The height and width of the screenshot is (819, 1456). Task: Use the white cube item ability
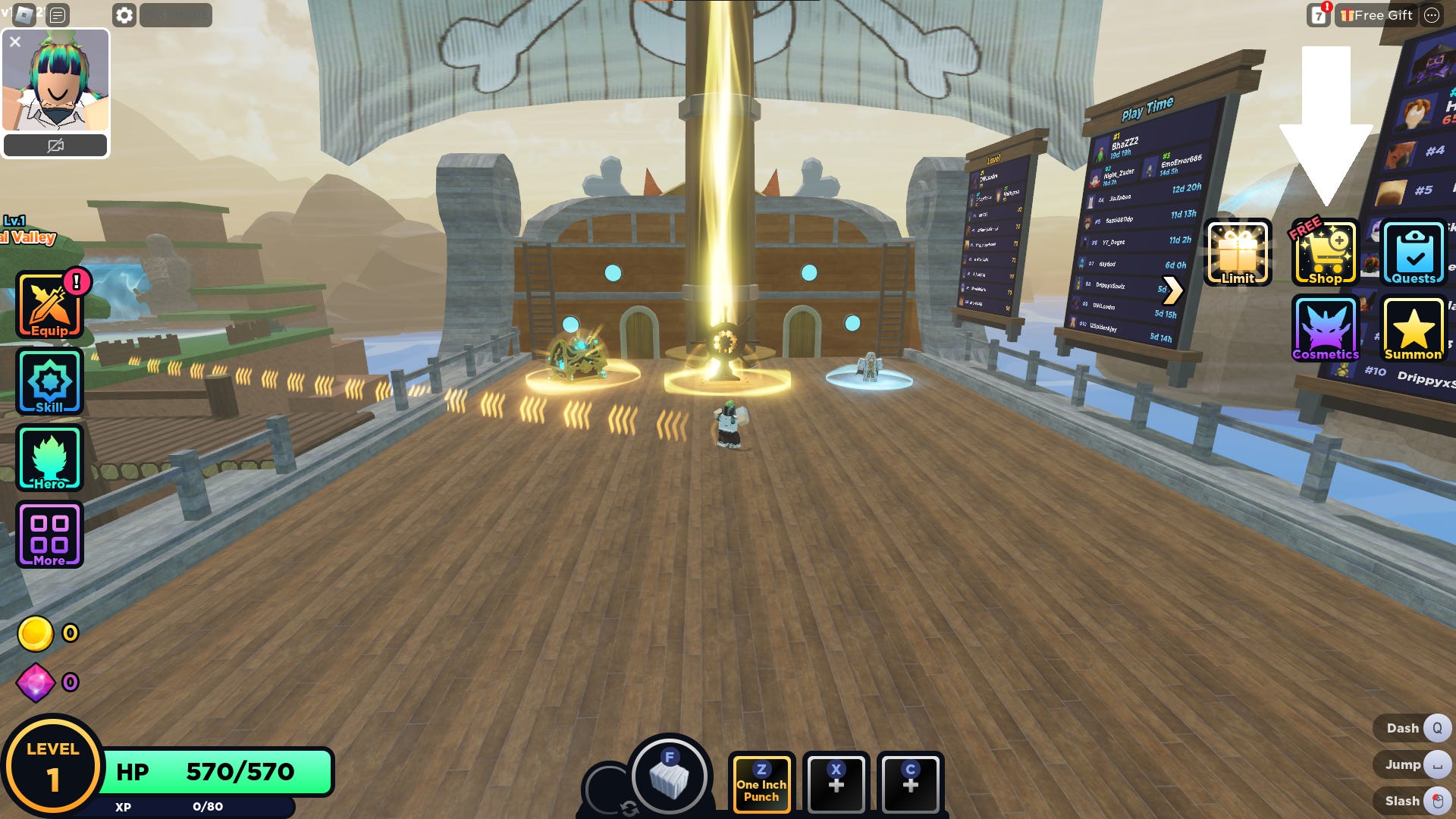(x=670, y=777)
